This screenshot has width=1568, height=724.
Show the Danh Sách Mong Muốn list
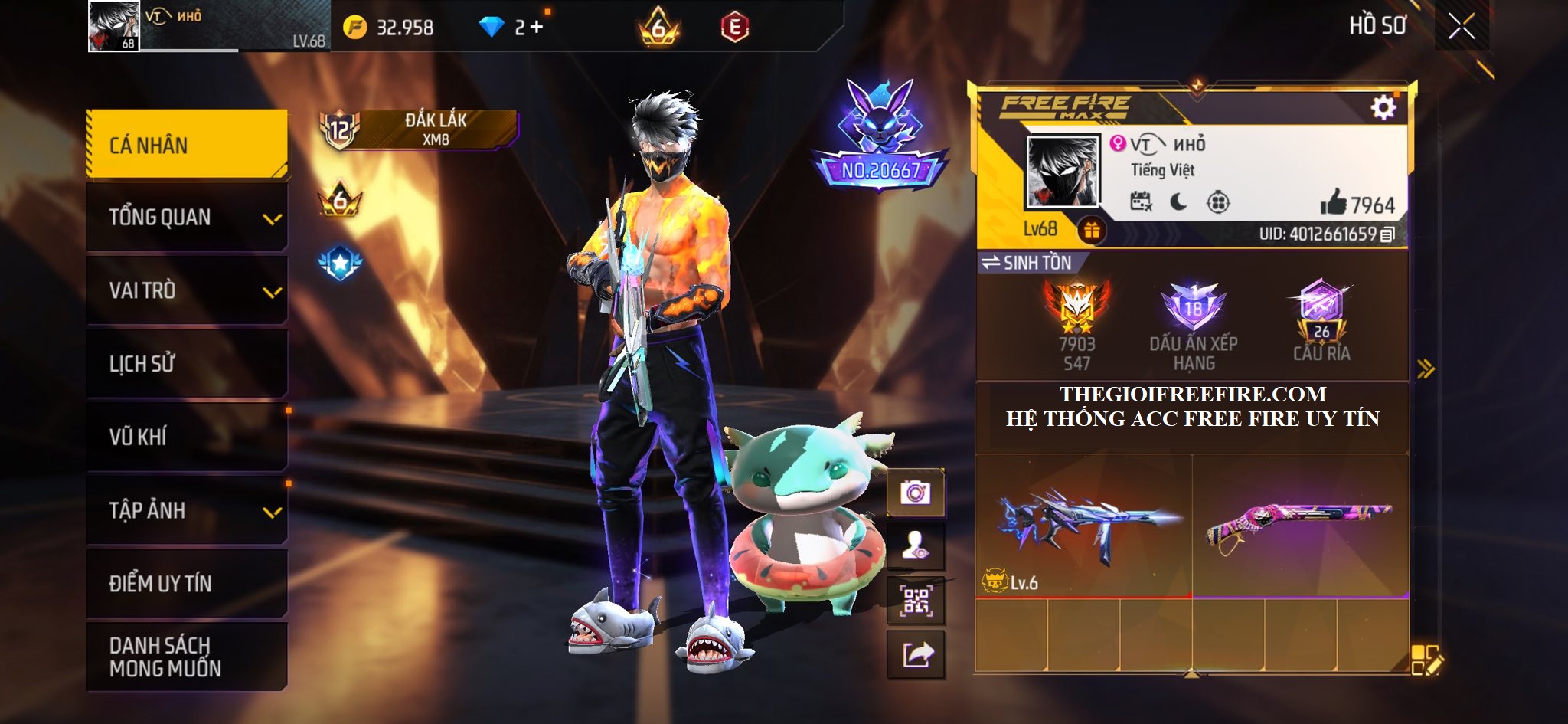[187, 657]
